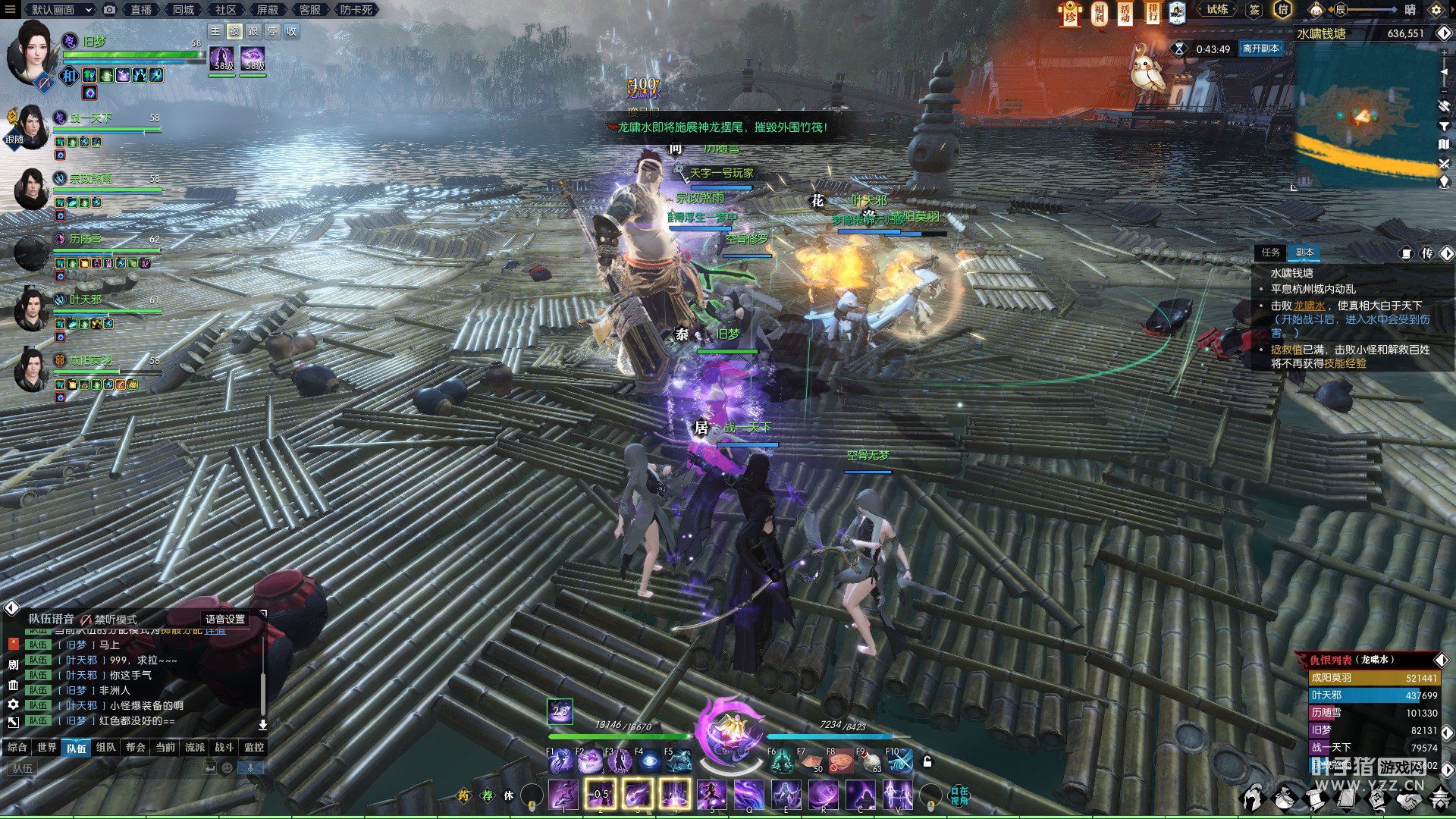Activate the 防卡死 unstuck button
This screenshot has width=1456, height=819.
[356, 10]
